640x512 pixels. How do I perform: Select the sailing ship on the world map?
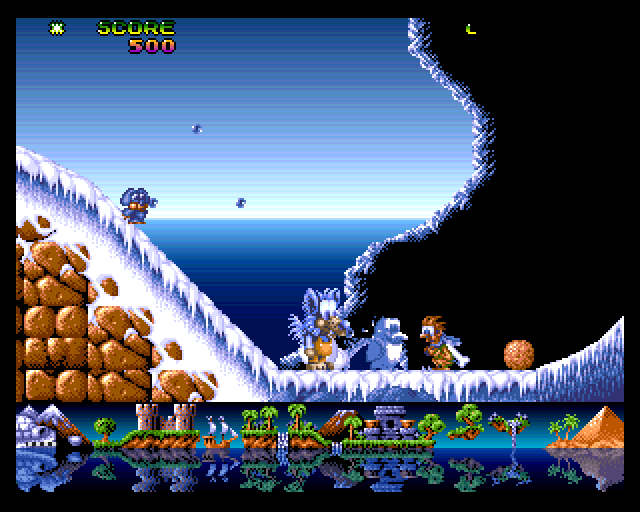coord(218,431)
